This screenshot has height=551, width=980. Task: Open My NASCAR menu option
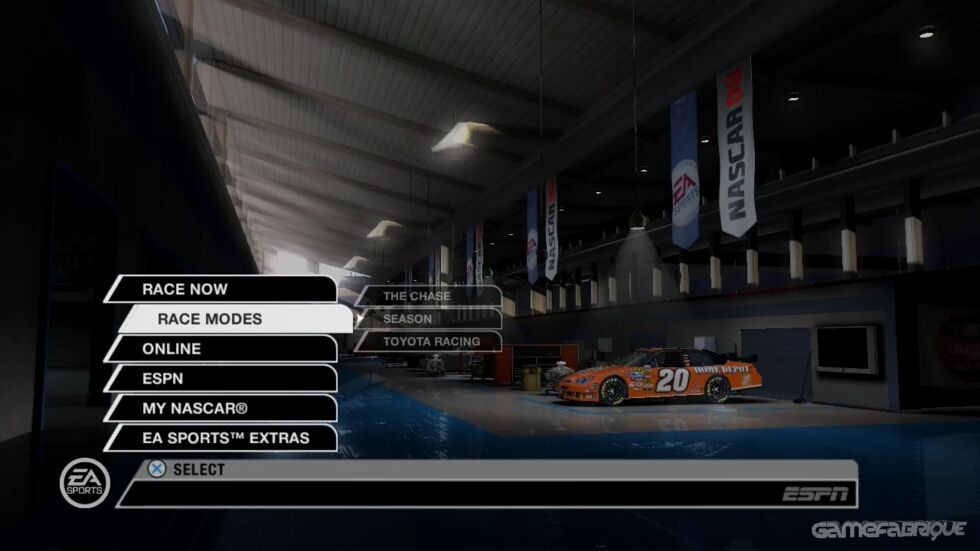[220, 408]
